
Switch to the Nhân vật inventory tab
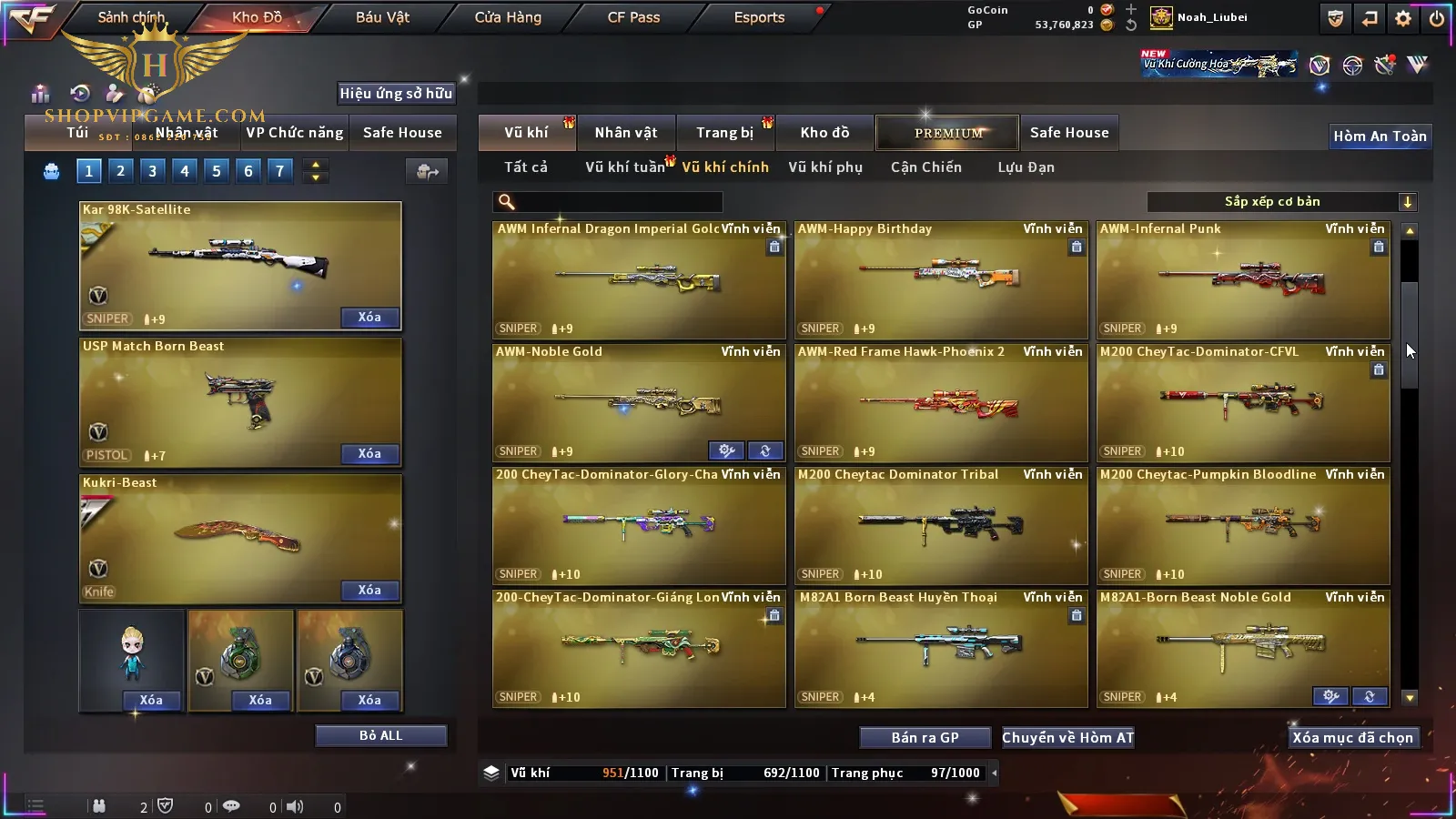click(x=626, y=133)
